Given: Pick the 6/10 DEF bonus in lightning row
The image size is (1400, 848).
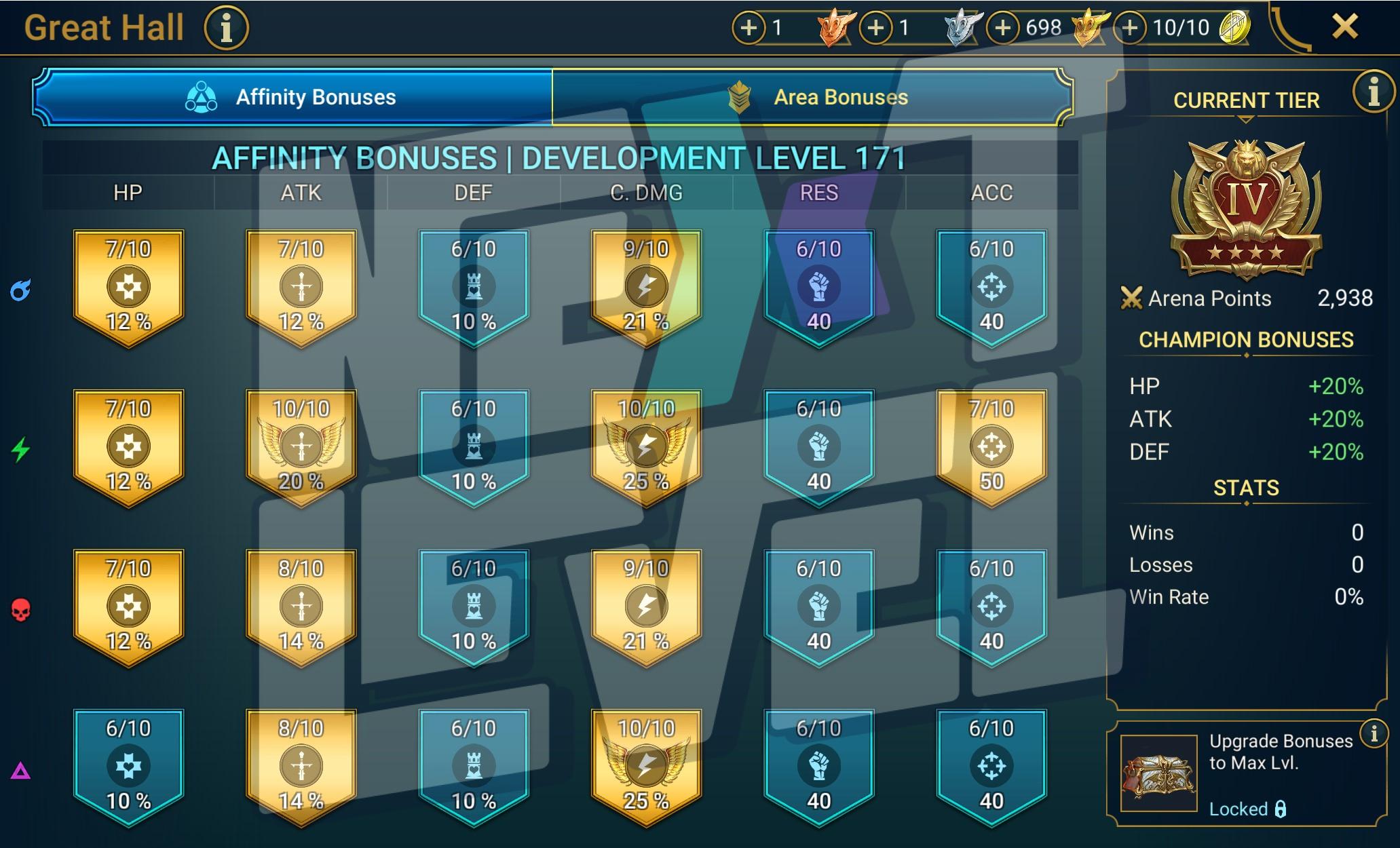Looking at the screenshot, I should (474, 446).
